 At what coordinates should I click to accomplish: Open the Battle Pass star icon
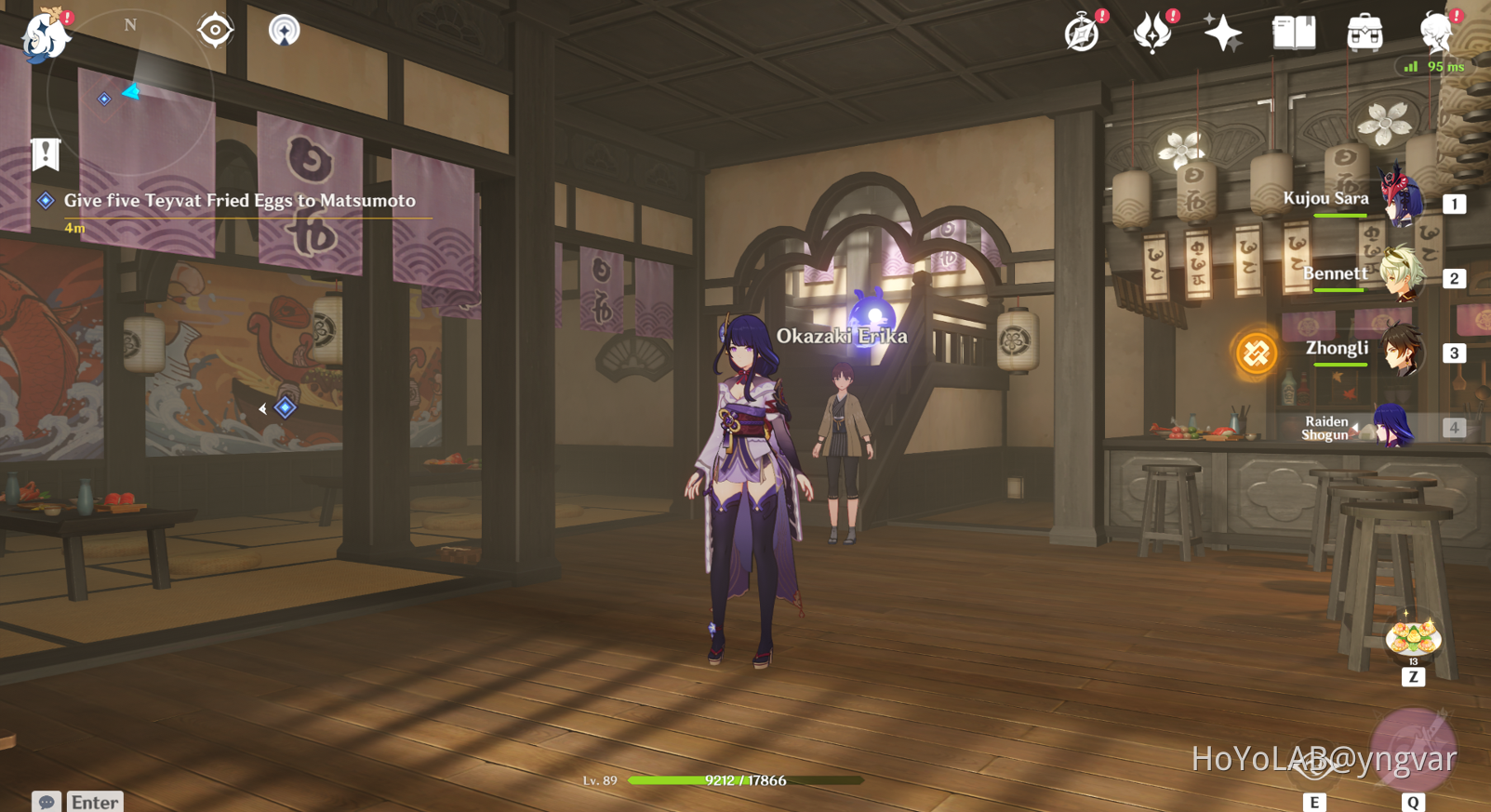click(x=1222, y=33)
